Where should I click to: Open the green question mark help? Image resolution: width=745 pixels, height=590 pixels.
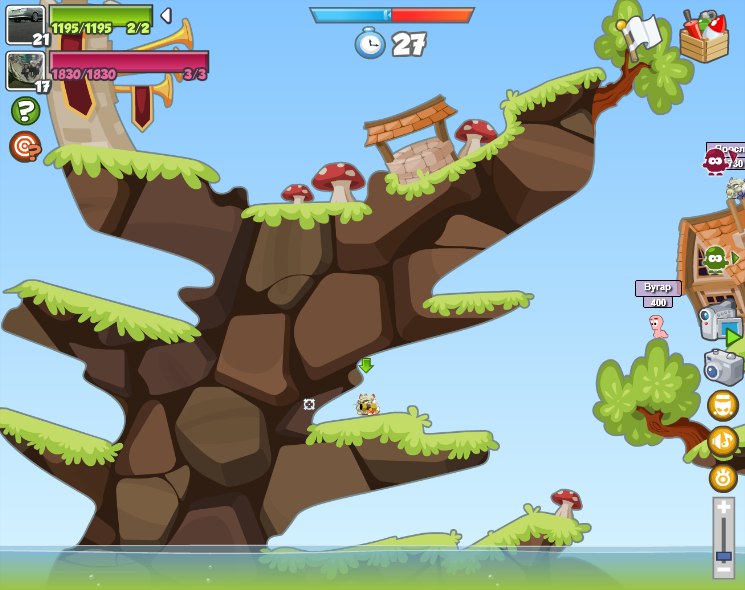click(25, 110)
